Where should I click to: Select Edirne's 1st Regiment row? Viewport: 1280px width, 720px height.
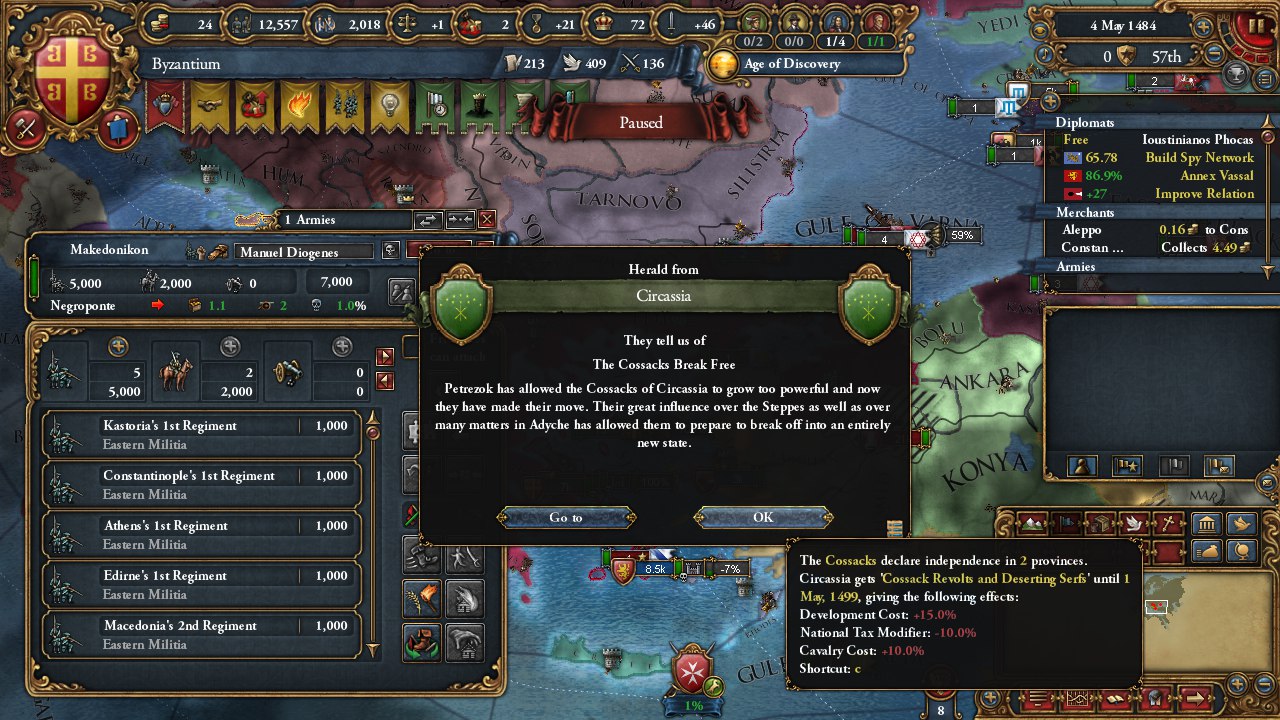point(200,584)
